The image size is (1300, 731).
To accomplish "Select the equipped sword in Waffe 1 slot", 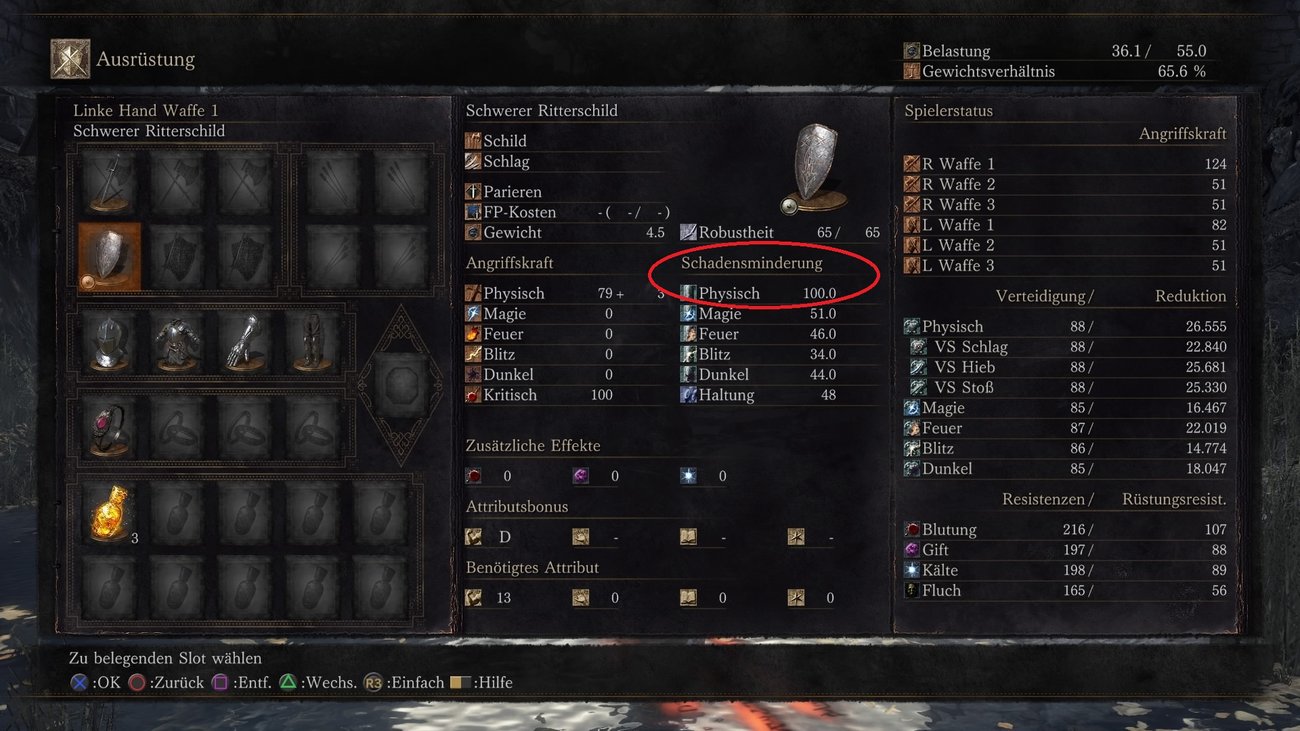I will click(108, 180).
